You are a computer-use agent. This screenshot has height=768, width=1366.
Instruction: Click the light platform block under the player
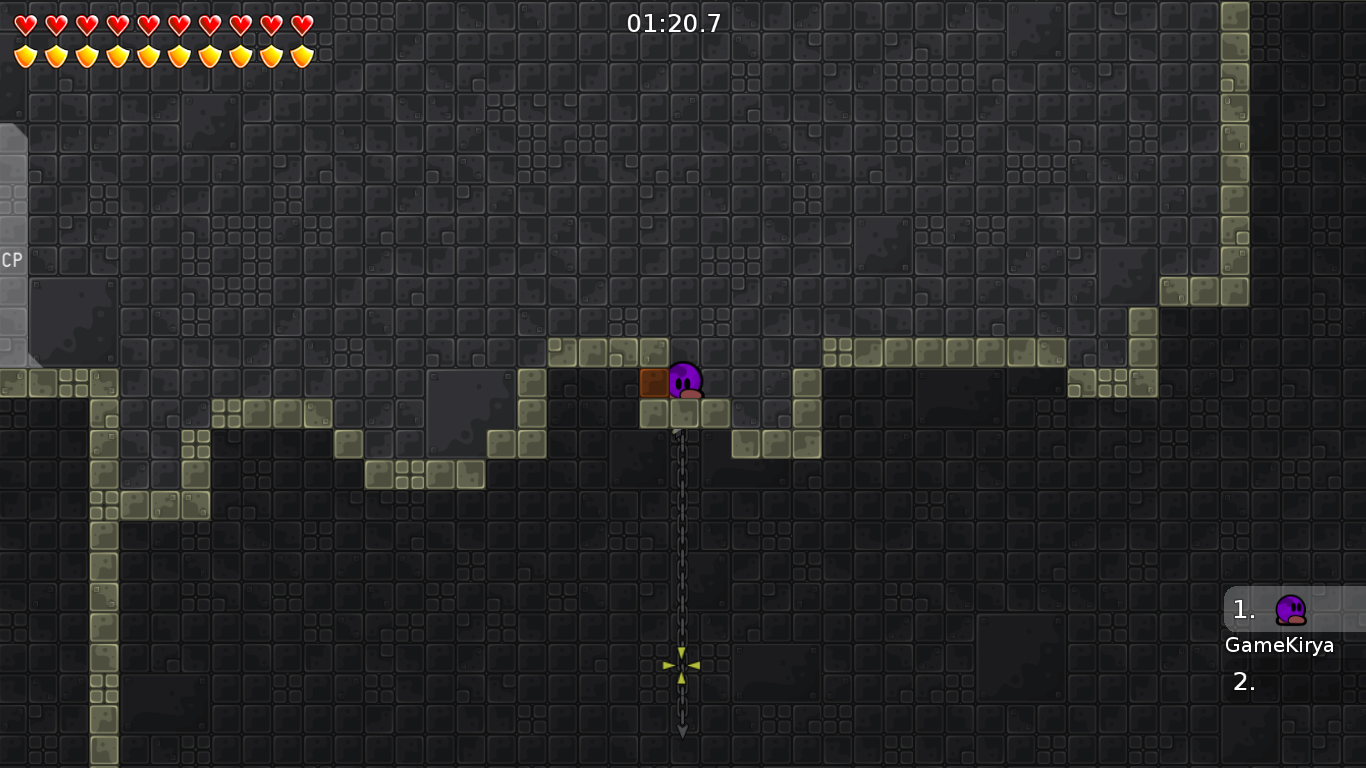point(684,414)
